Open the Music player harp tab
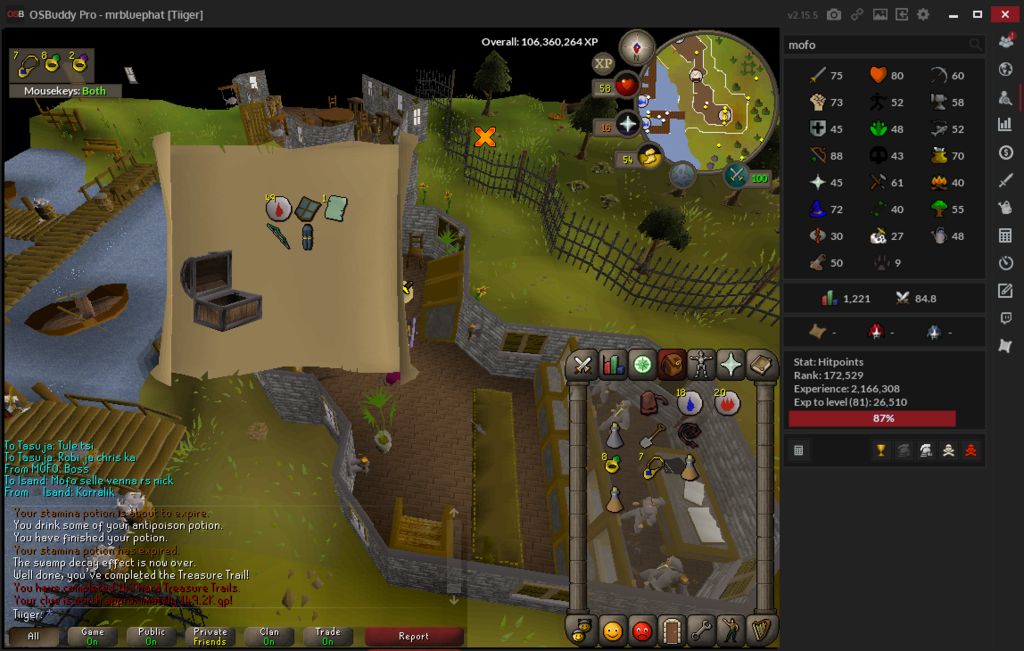This screenshot has height=651, width=1024. tap(761, 630)
